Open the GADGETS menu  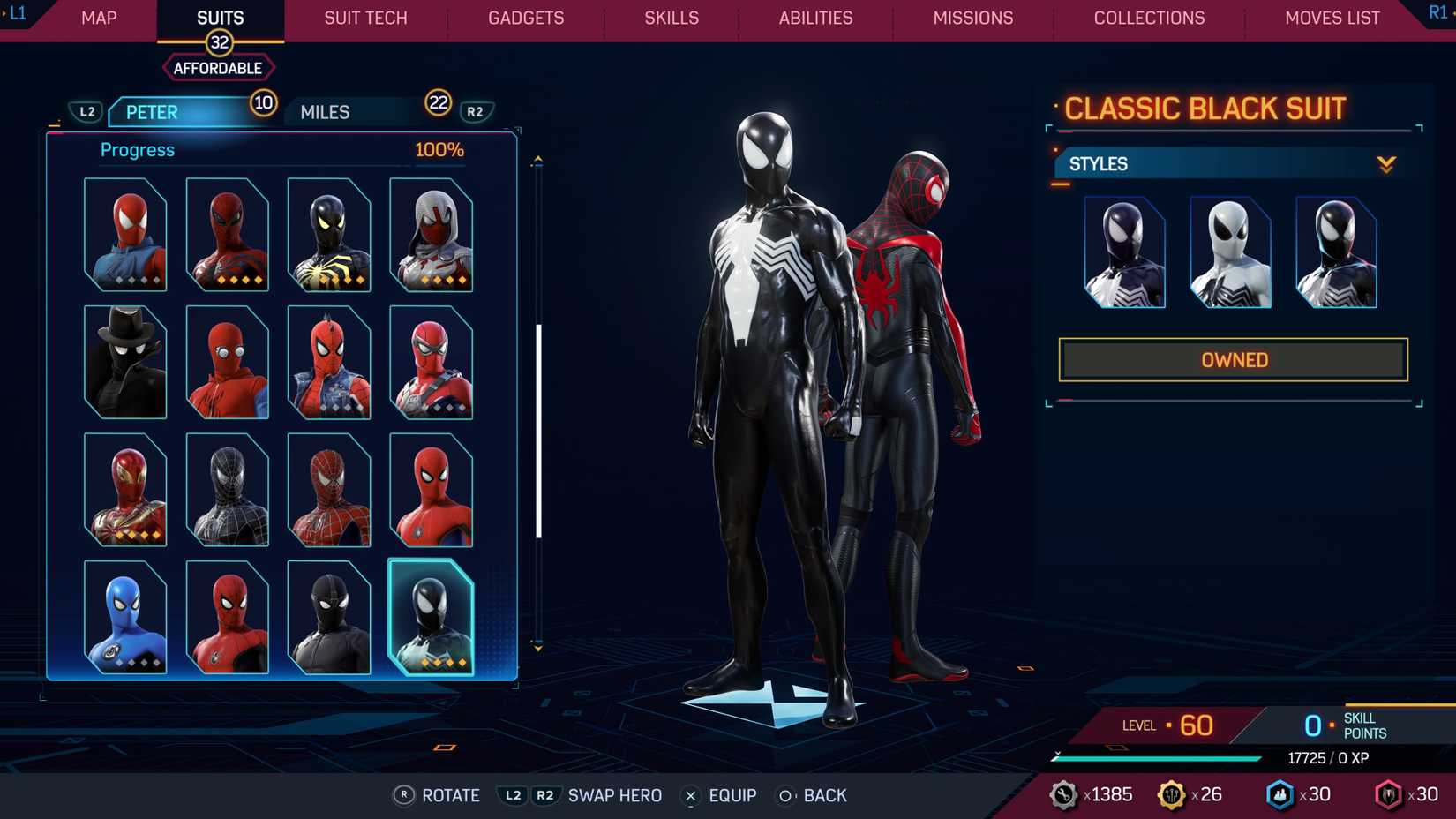[526, 18]
